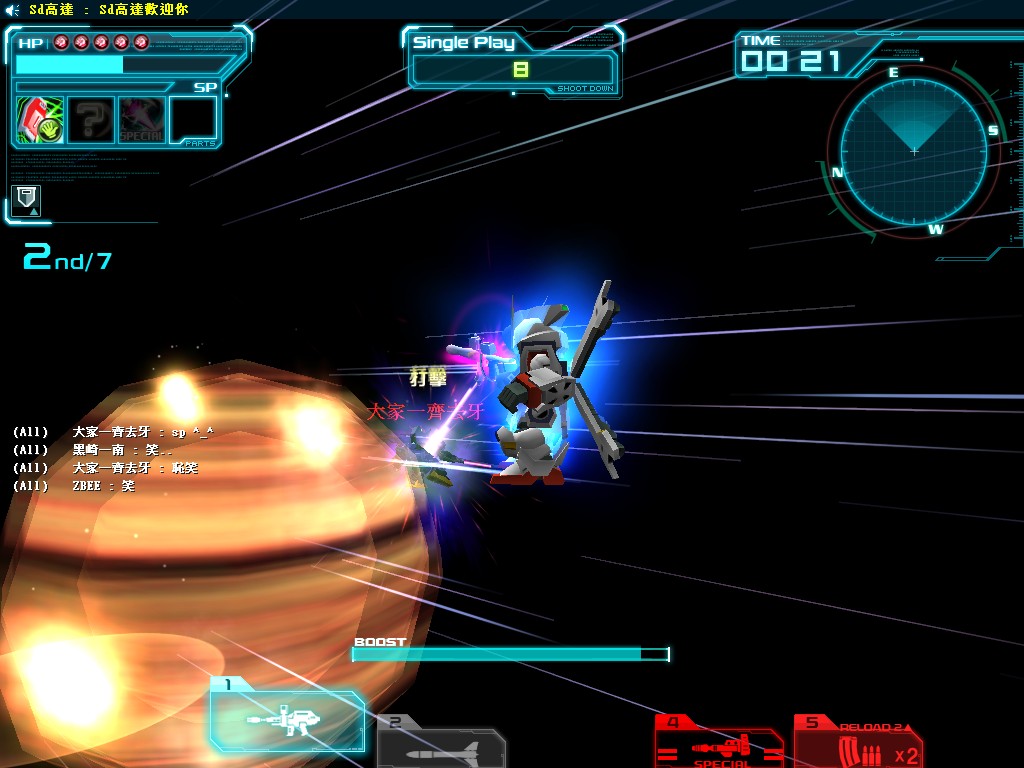The height and width of the screenshot is (768, 1024).
Task: Select the question mark skill slot
Action: tap(91, 120)
